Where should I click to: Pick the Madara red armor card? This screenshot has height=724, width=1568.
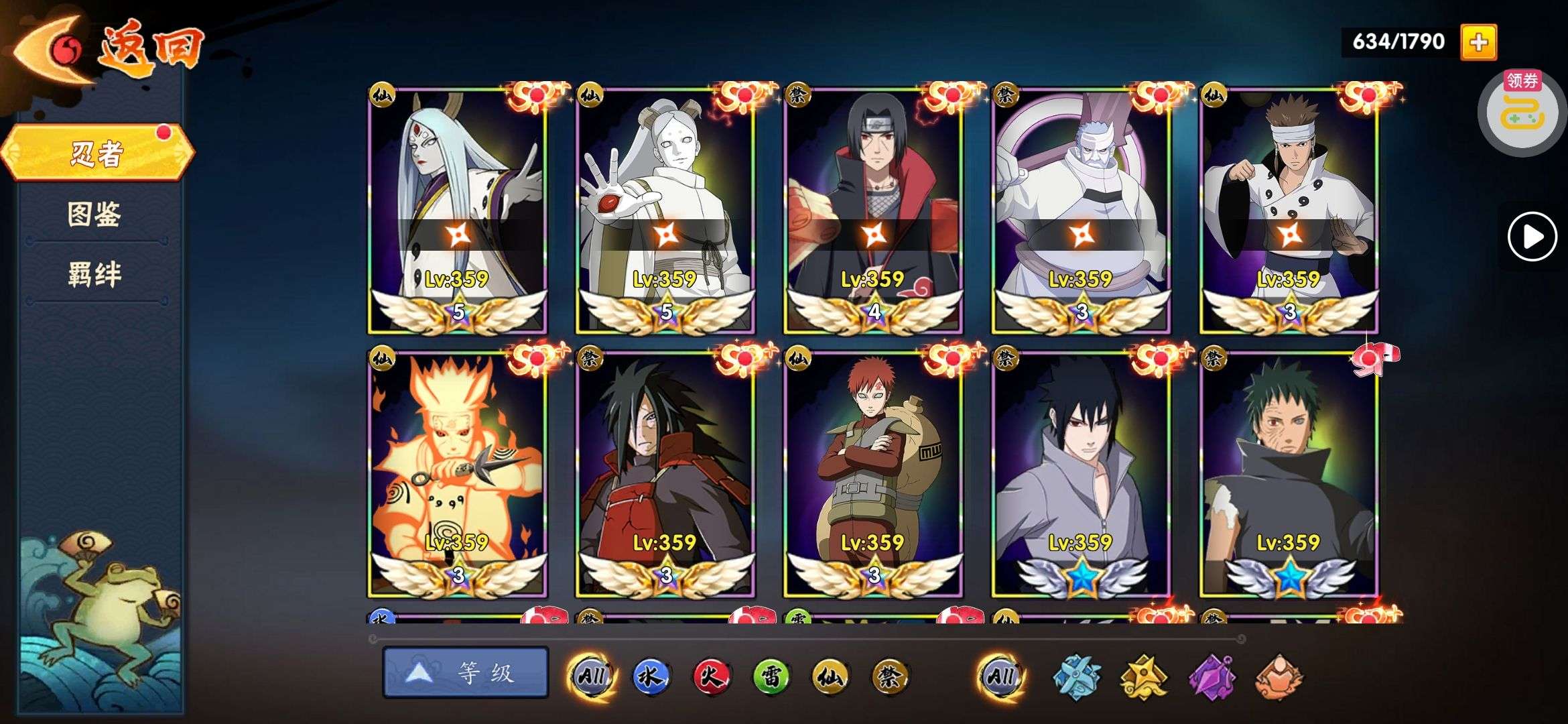tap(665, 473)
